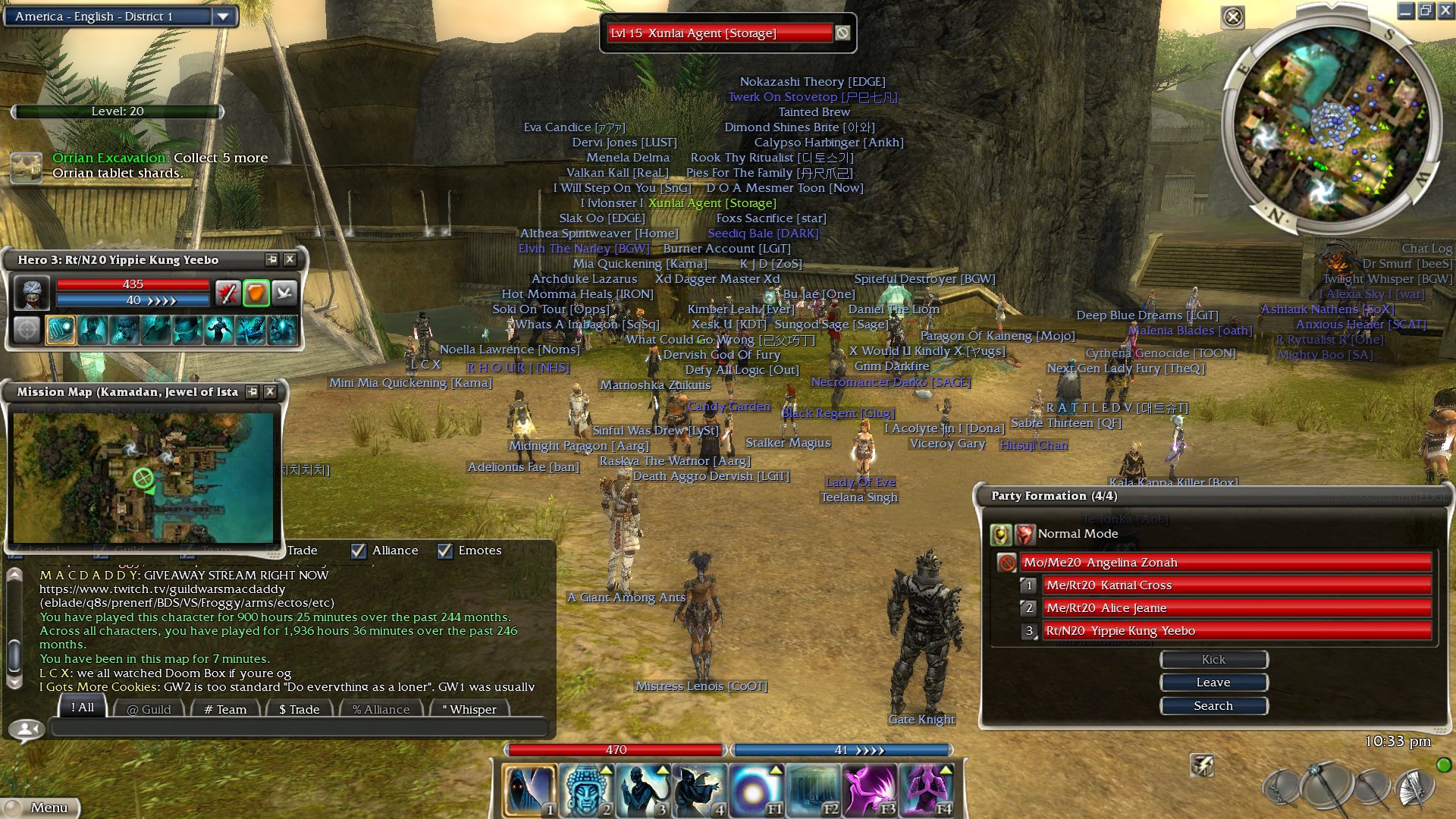Open the district selection dropdown
This screenshot has width=1456, height=819.
point(223,16)
